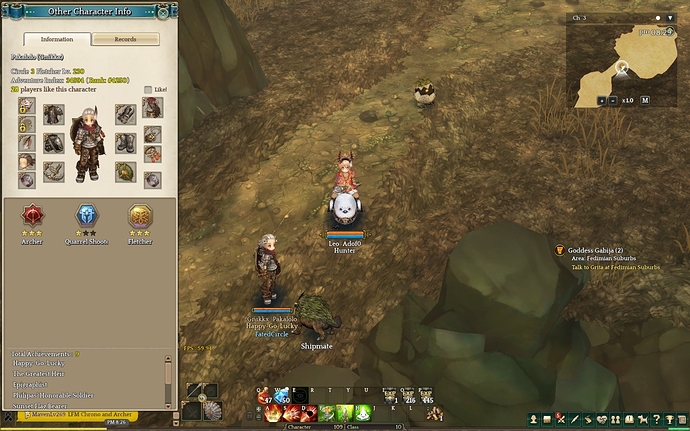Zoom in the minimap with plus button
The image size is (690, 431).
click(x=601, y=100)
